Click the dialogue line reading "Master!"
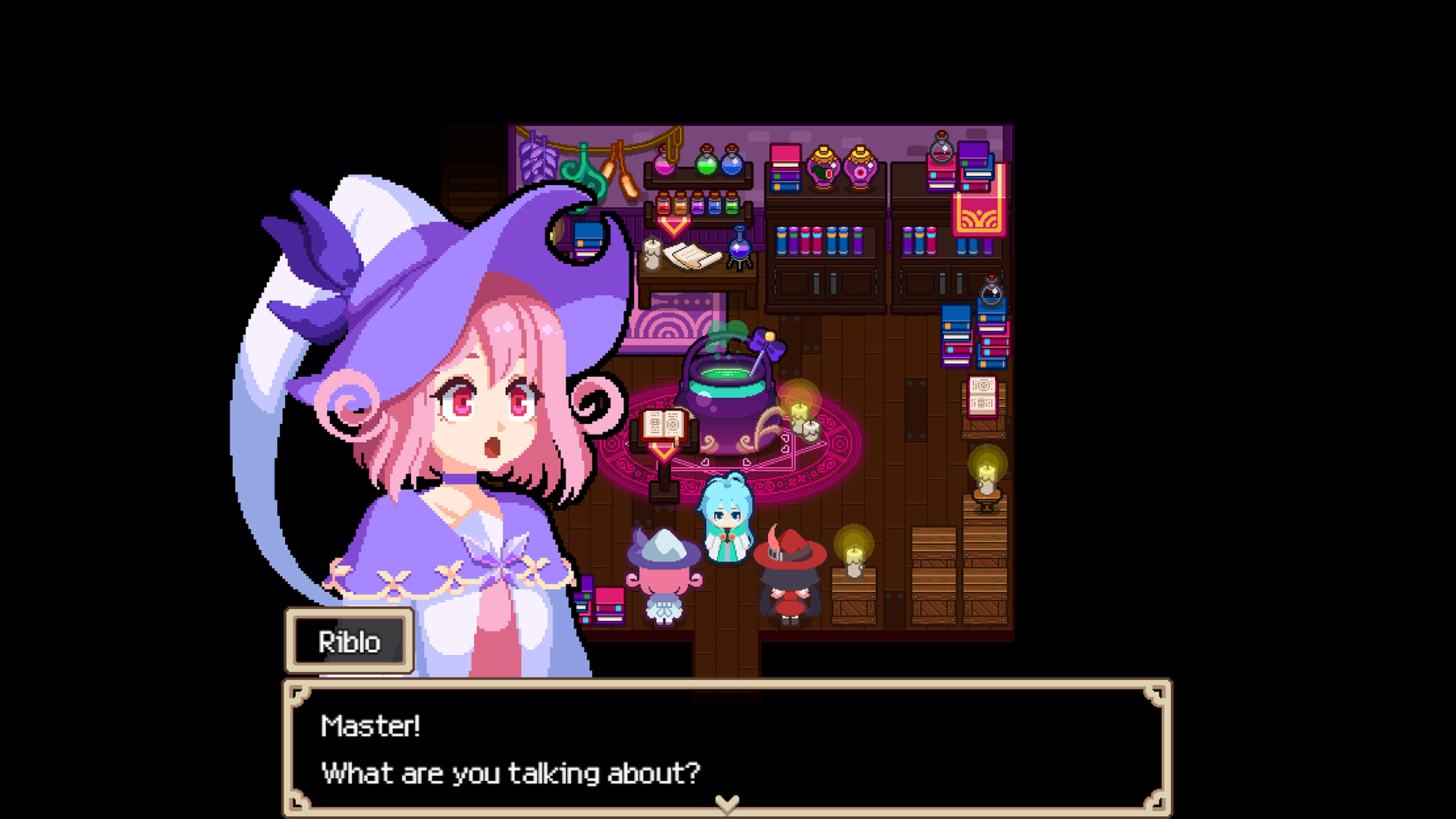Screen dimensions: 1456x819 (x=371, y=726)
